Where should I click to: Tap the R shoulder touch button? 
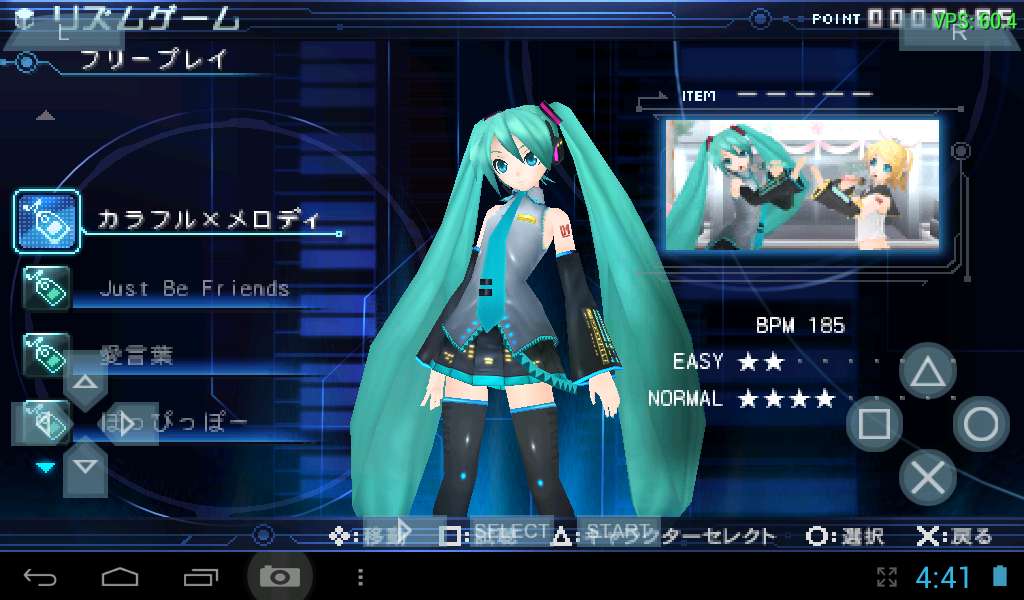click(x=960, y=30)
